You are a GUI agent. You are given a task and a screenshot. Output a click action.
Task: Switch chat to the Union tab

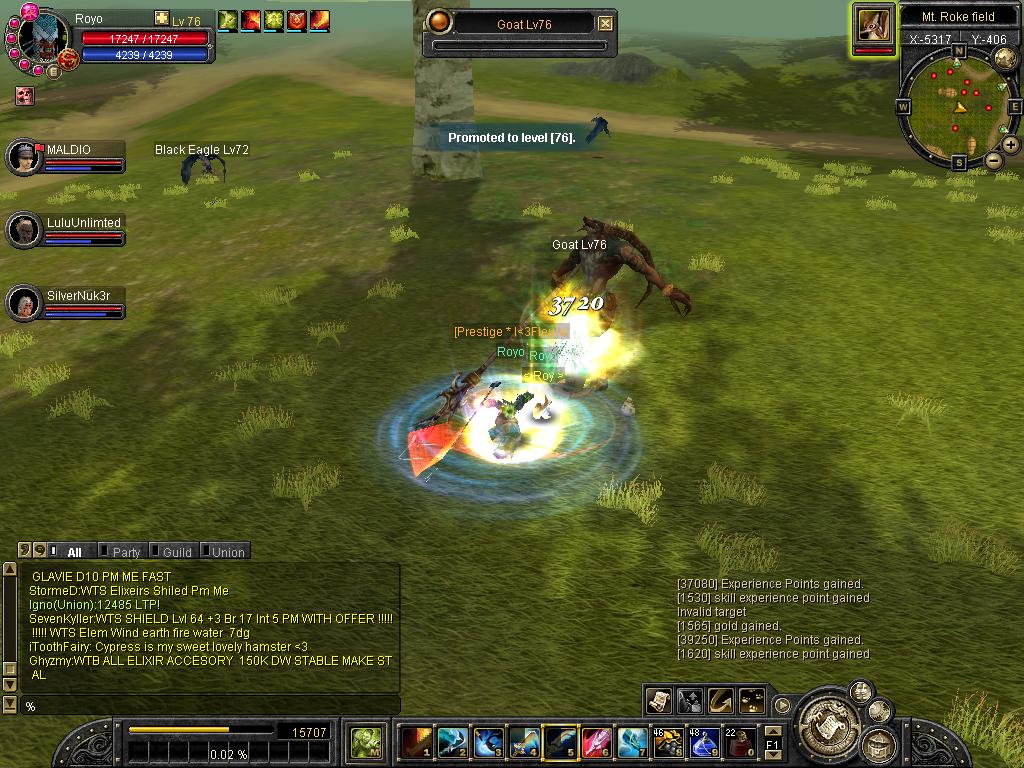pyautogui.click(x=227, y=552)
